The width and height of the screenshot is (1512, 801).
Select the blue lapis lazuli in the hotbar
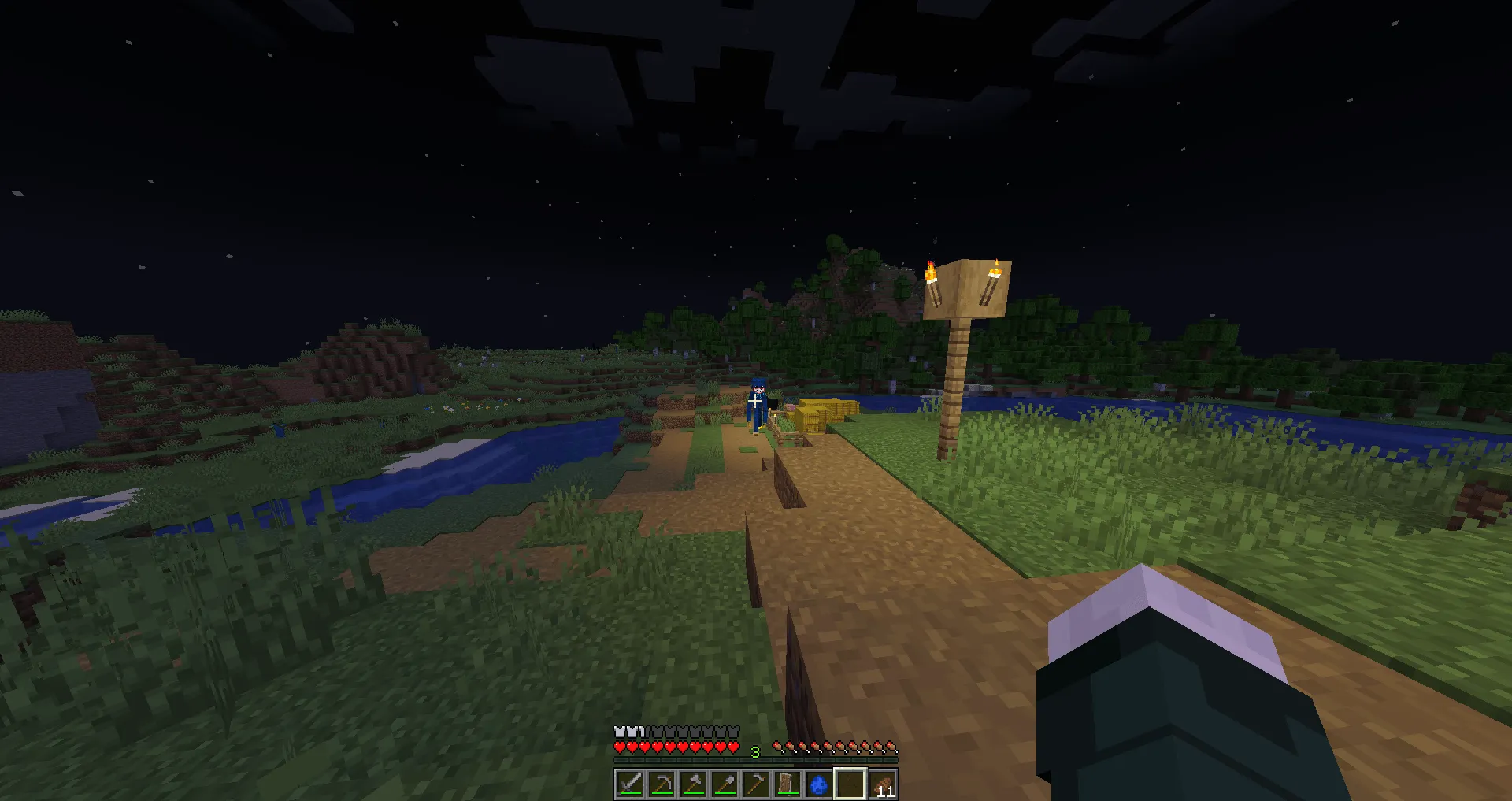(818, 784)
